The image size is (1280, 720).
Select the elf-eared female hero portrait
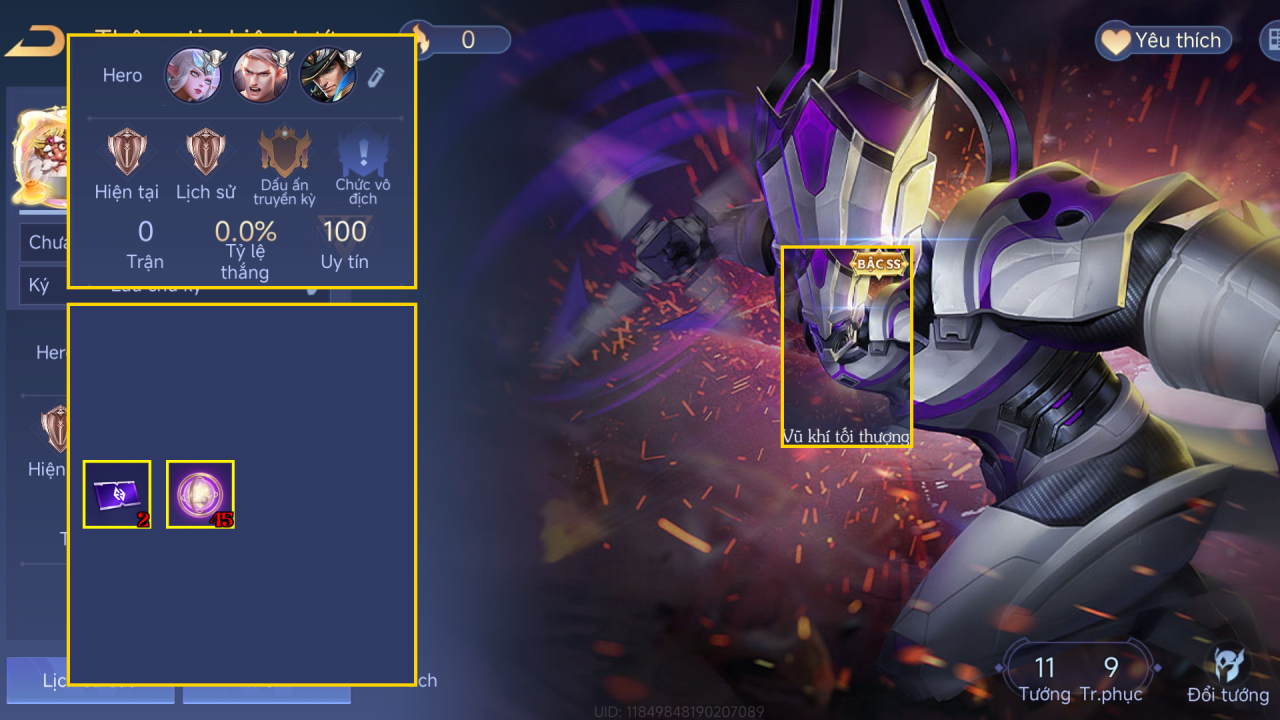tap(193, 76)
